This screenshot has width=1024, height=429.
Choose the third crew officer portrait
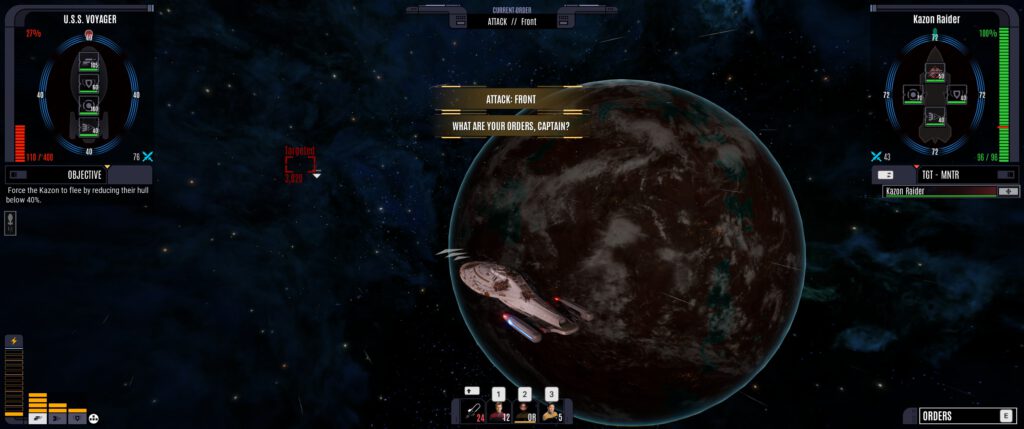click(x=551, y=411)
